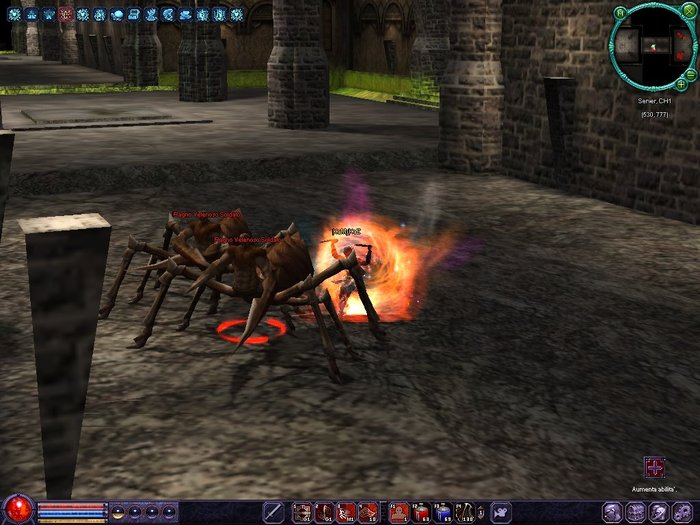Open the large map with the M button
700x525 pixels.
point(621,13)
